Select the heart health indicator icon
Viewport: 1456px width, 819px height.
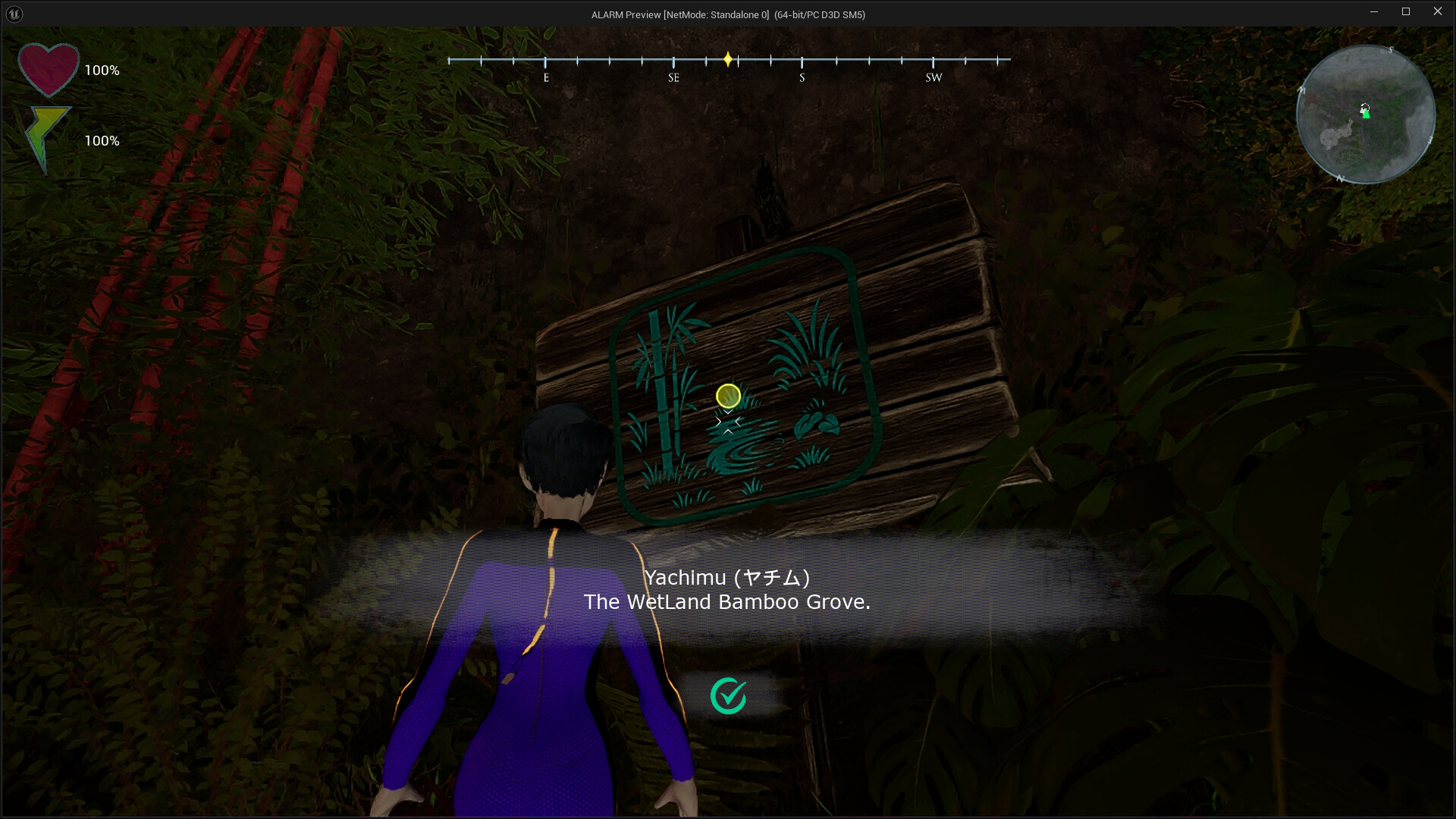point(48,68)
